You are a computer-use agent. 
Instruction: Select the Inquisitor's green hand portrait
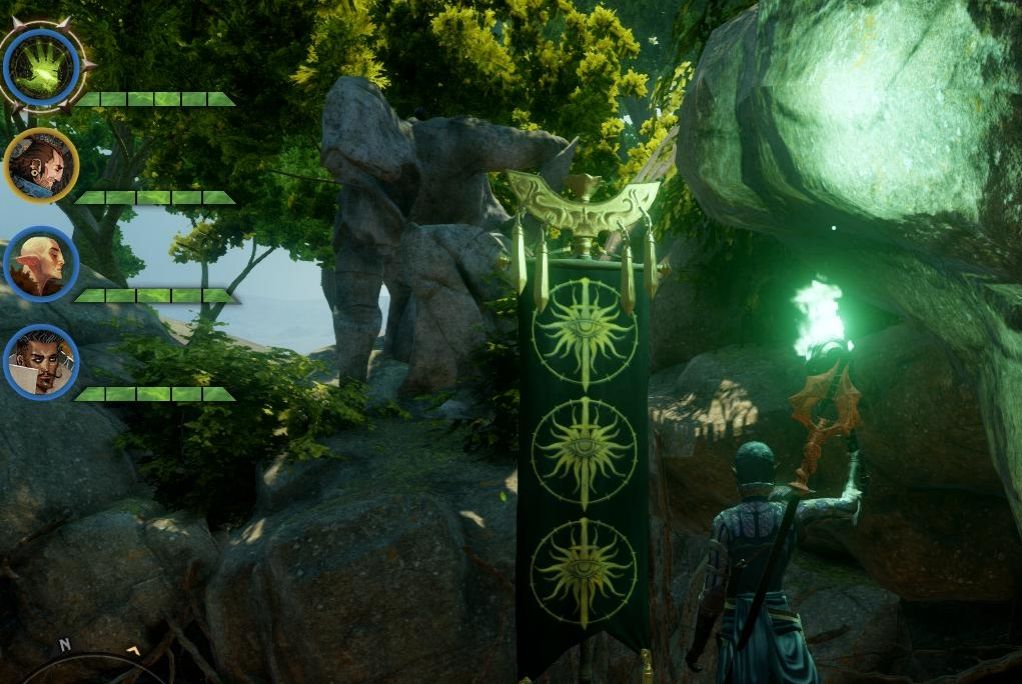41,66
